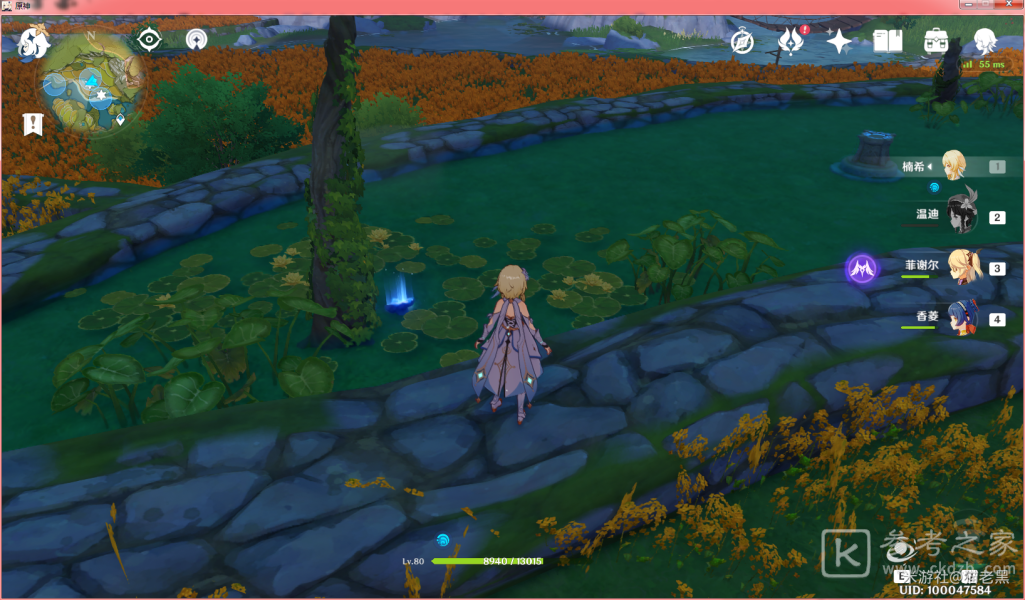Switch to party member 菲谢尔
Viewport: 1025px width, 600px height.
tap(961, 267)
